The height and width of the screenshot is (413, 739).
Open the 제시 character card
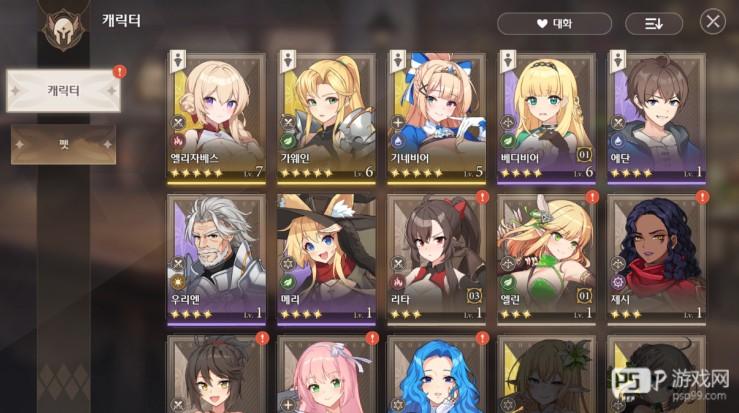(x=656, y=258)
